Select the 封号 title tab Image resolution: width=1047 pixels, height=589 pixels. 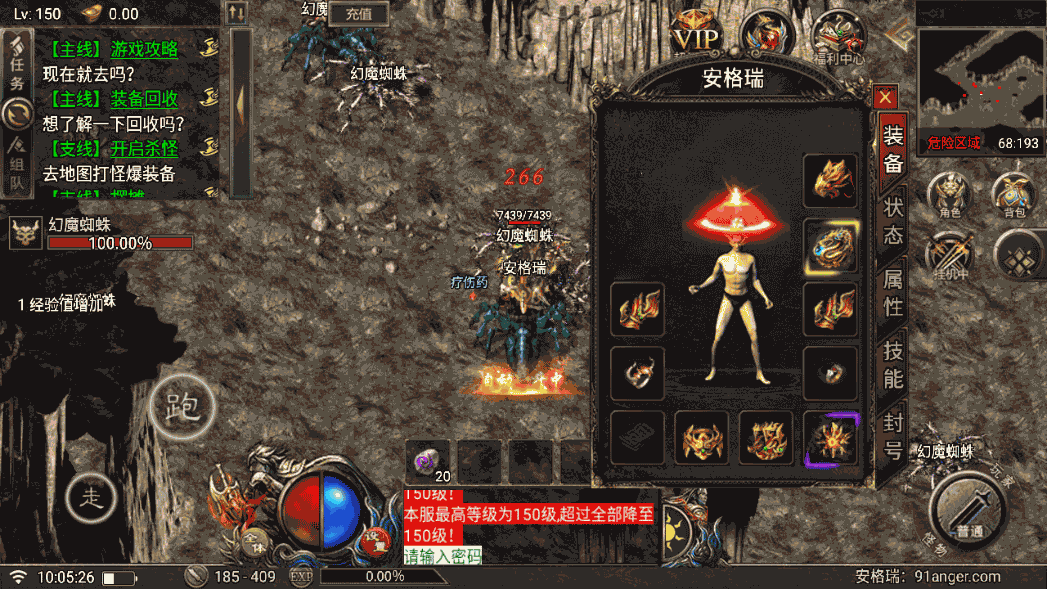click(x=892, y=437)
